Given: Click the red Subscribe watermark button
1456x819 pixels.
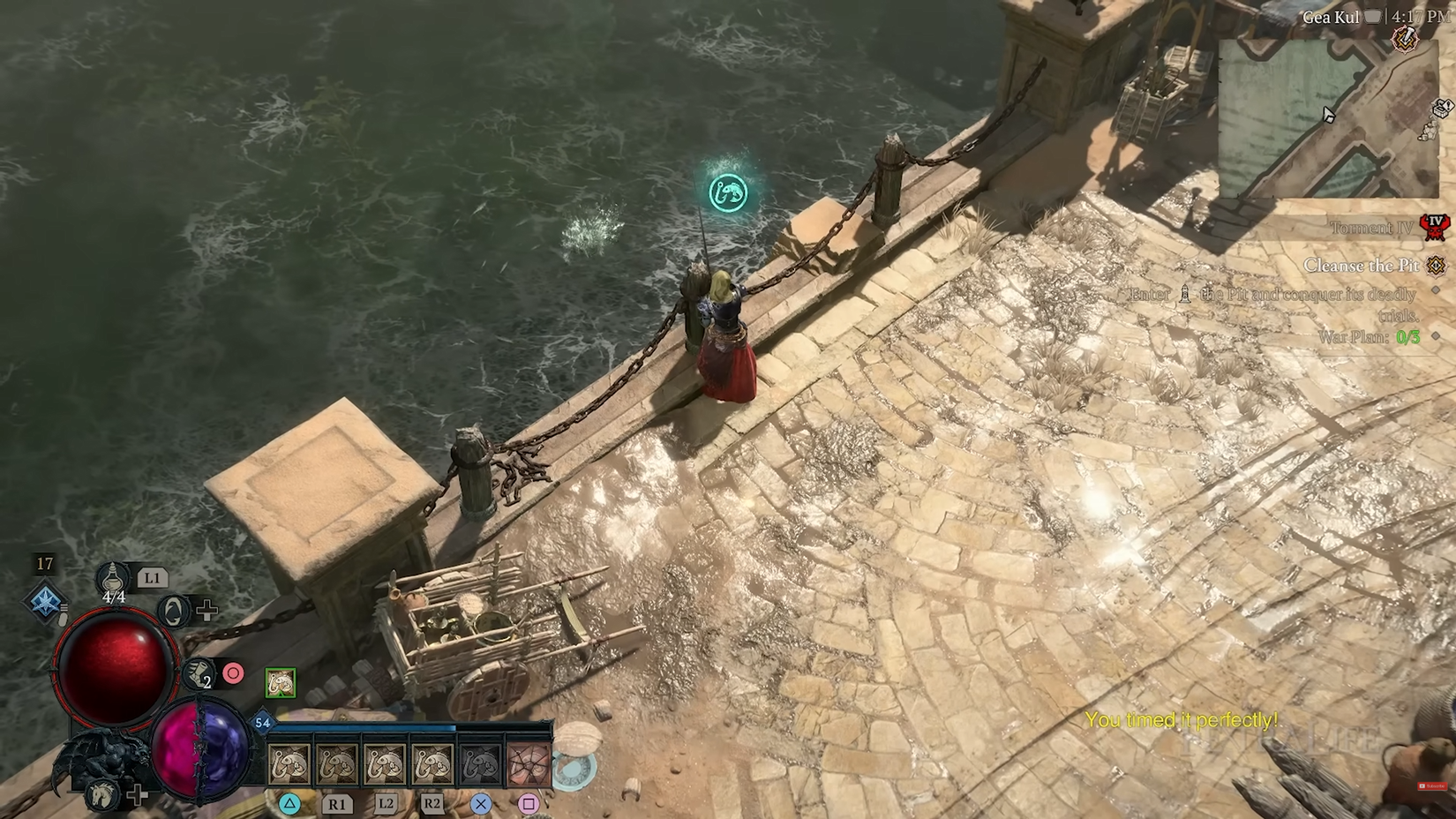Looking at the screenshot, I should [1430, 785].
